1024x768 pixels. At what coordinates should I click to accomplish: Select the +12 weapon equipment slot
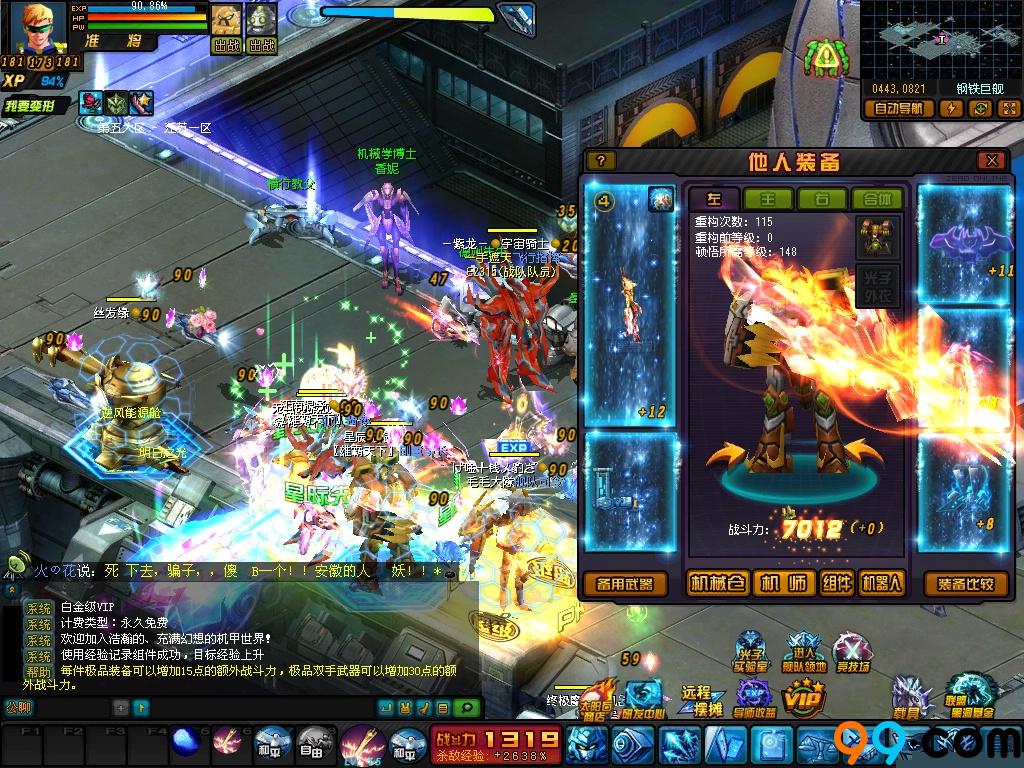[629, 300]
